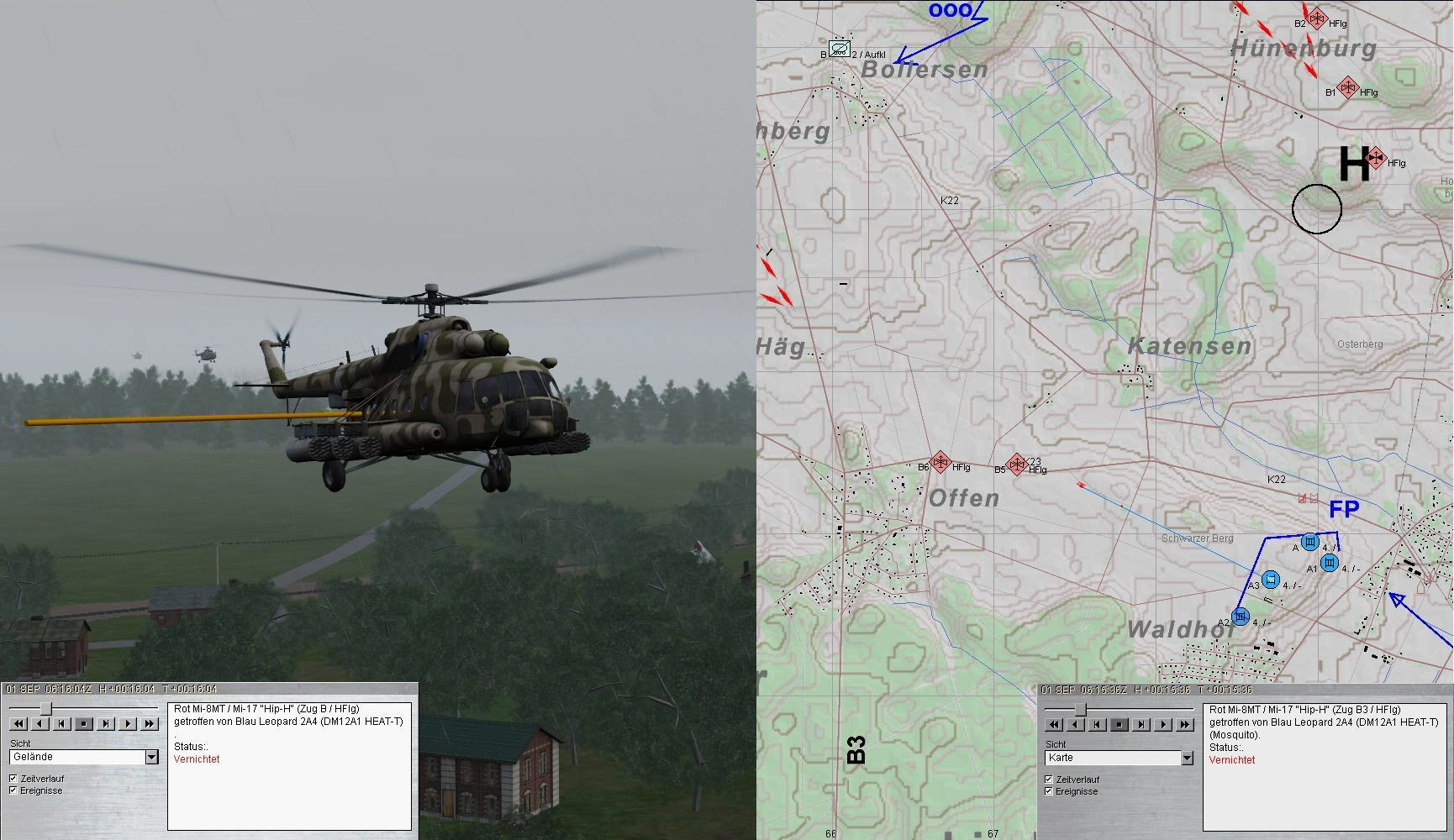Toggle Zeitverlauf checkbox in the Karte panel
This screenshot has height=840, width=1454.
click(x=1048, y=780)
